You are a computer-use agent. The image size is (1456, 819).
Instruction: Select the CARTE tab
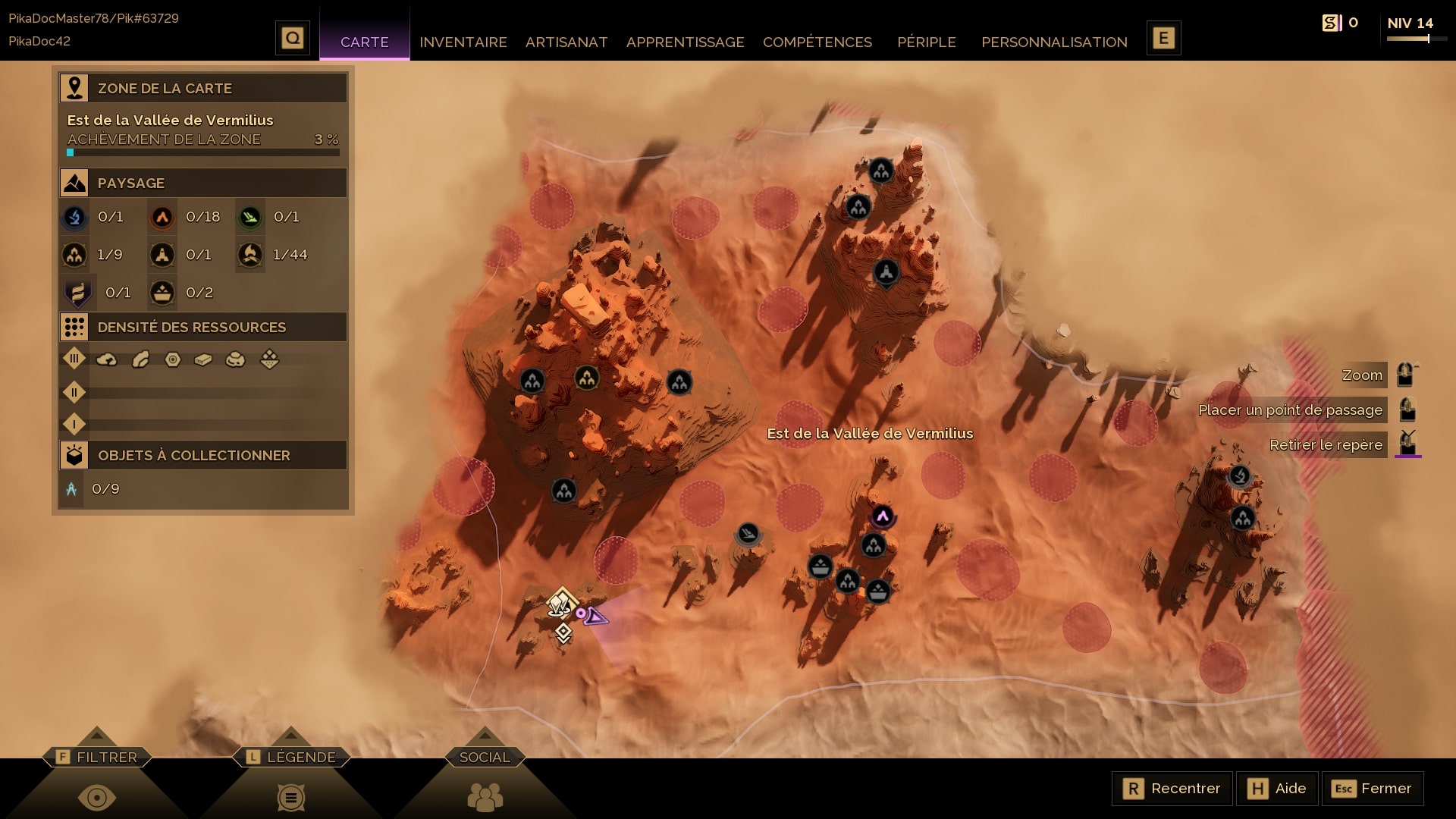[x=364, y=42]
